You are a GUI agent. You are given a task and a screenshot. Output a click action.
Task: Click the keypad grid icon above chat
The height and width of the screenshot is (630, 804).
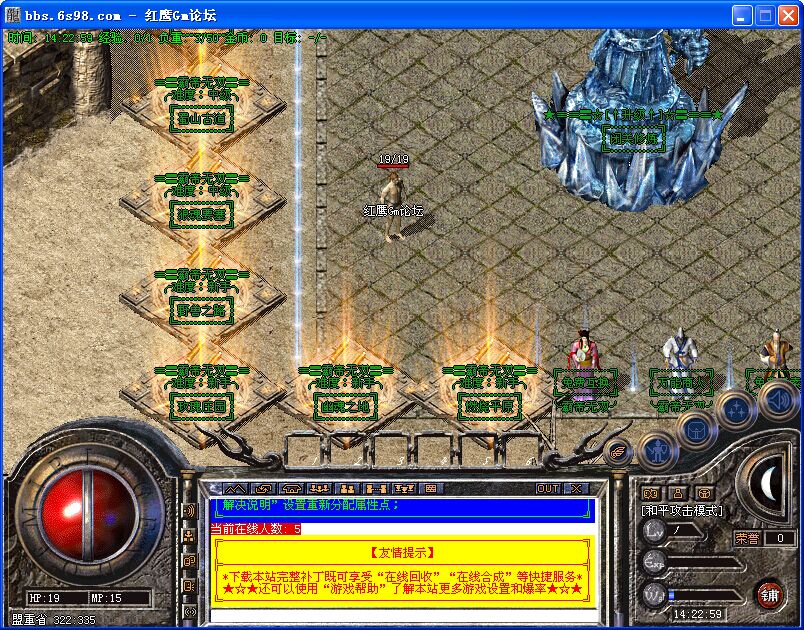pos(431,489)
